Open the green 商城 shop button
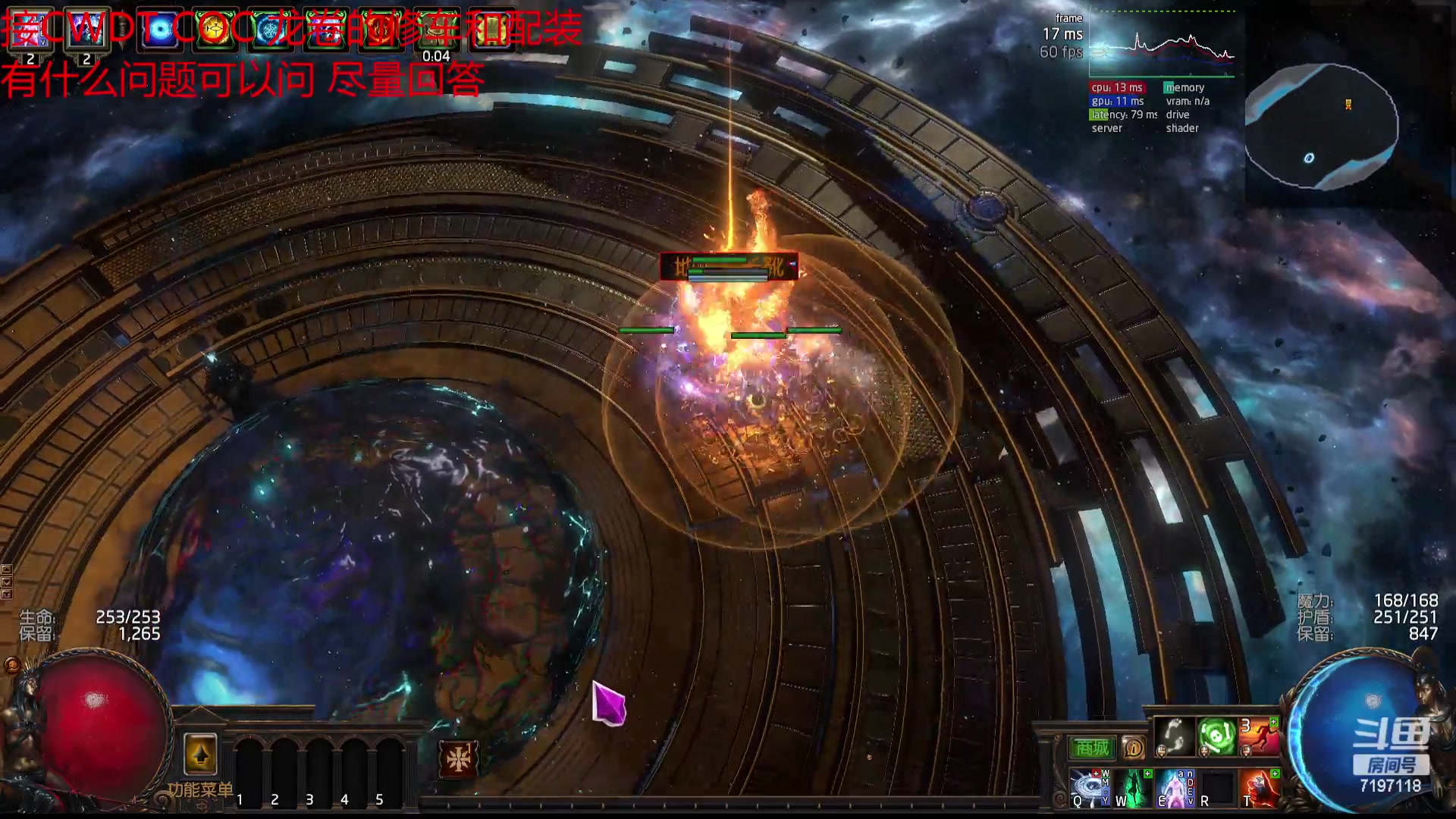 click(1093, 748)
